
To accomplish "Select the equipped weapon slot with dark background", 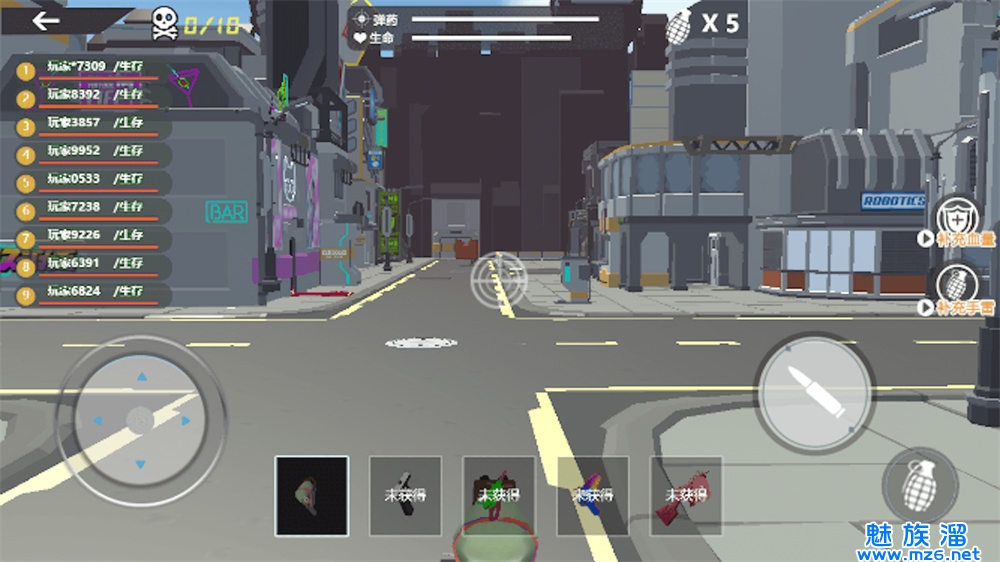I will pyautogui.click(x=312, y=495).
